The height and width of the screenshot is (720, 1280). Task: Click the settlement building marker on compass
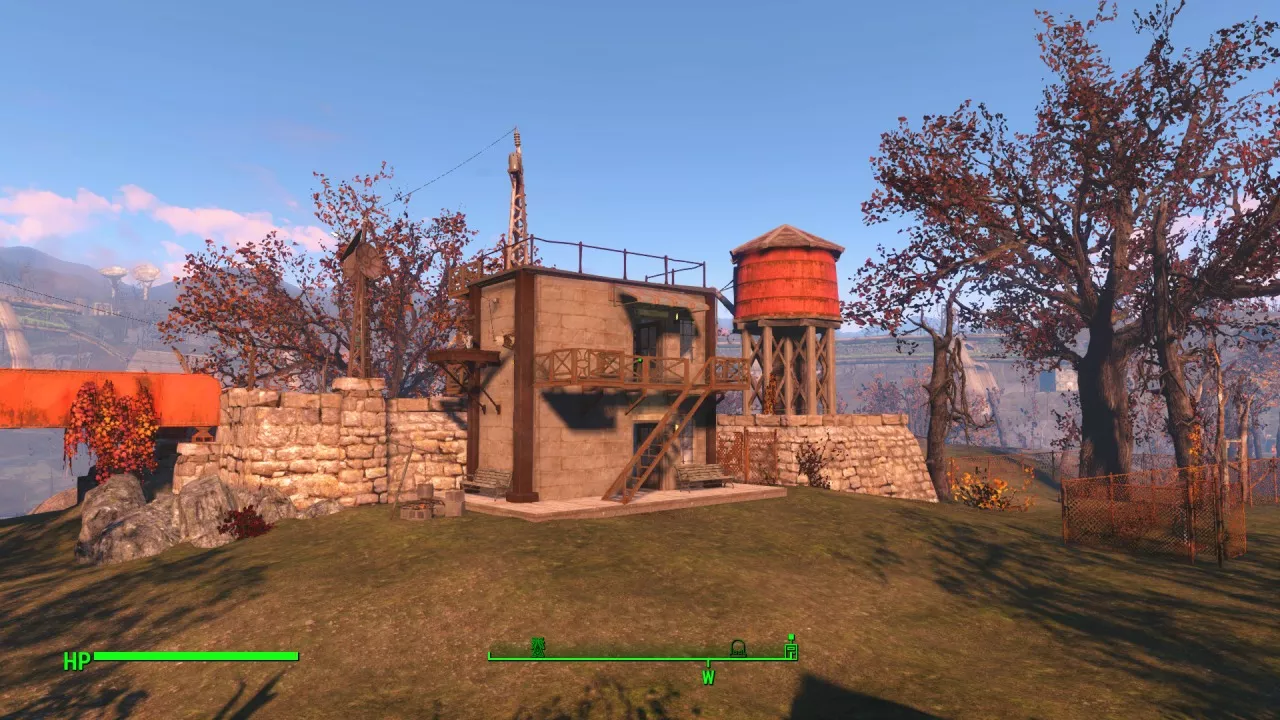[791, 647]
